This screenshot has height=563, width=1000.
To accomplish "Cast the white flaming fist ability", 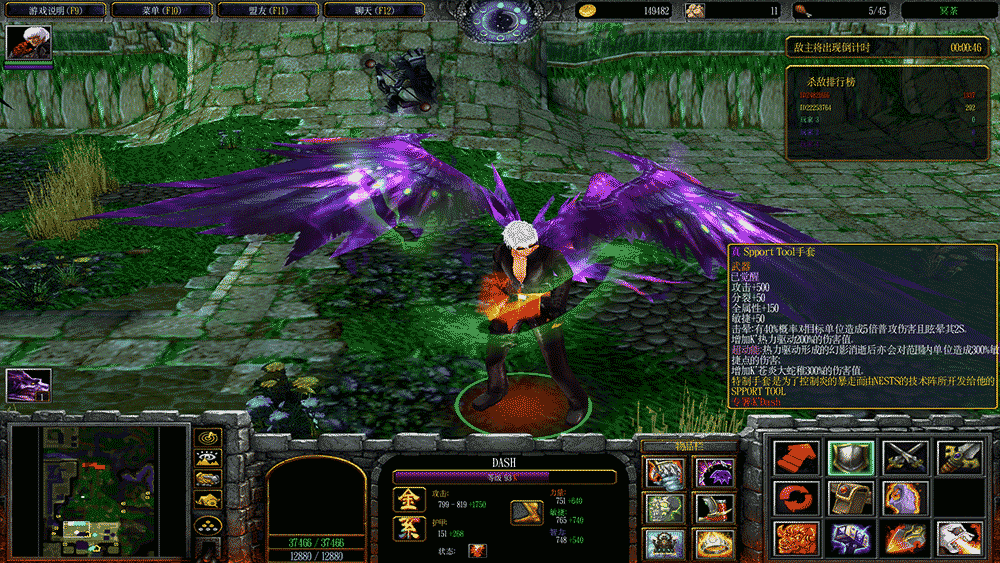I will (956, 539).
